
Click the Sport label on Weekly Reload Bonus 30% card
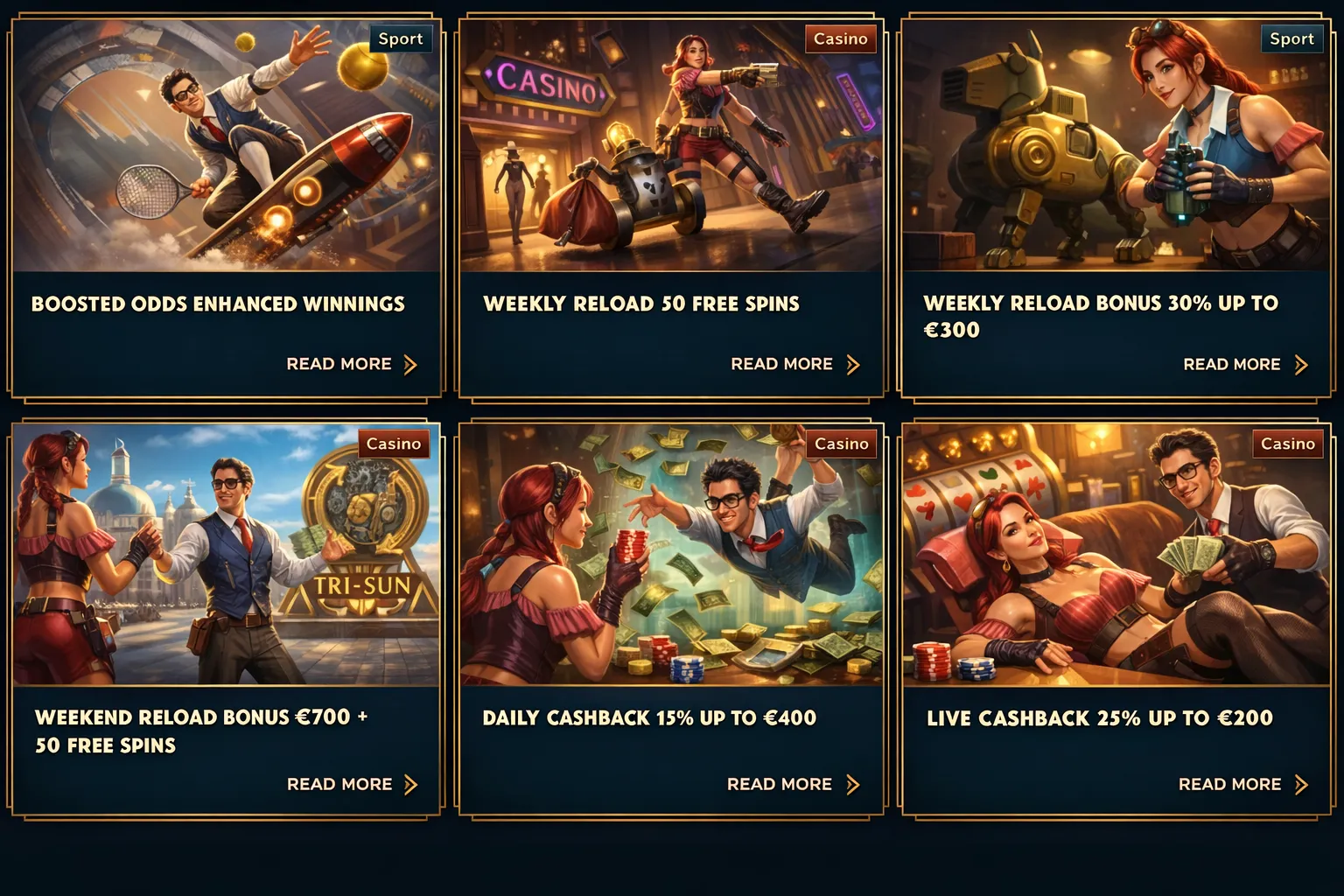(1291, 38)
